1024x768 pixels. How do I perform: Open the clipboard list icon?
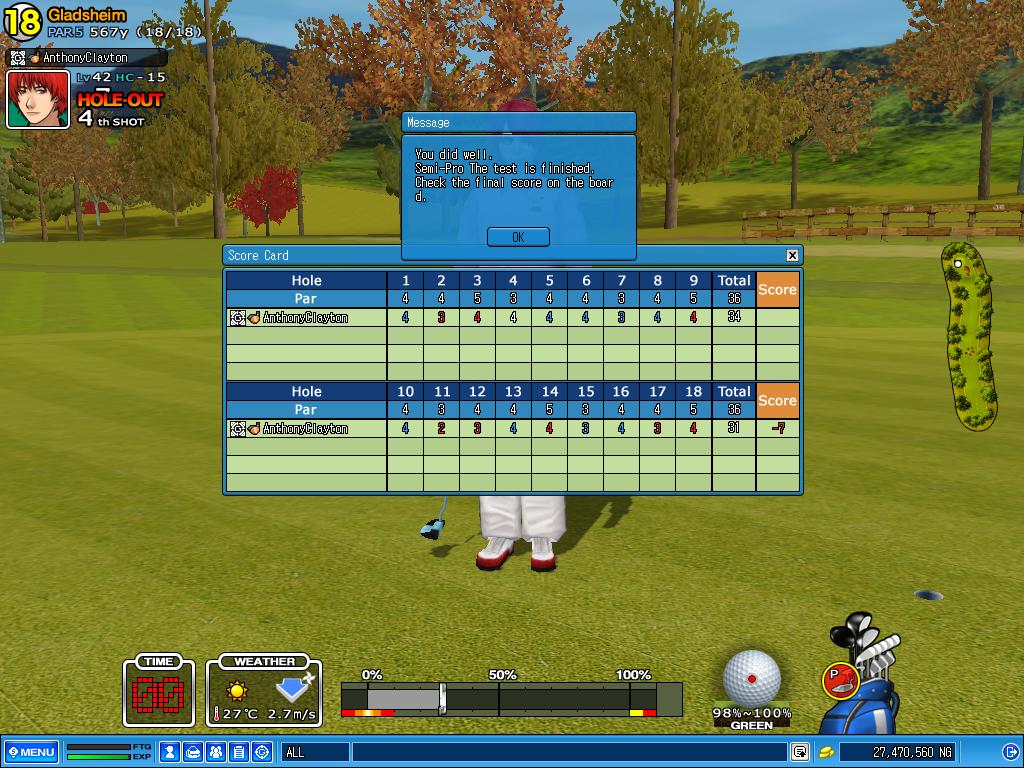[239, 752]
